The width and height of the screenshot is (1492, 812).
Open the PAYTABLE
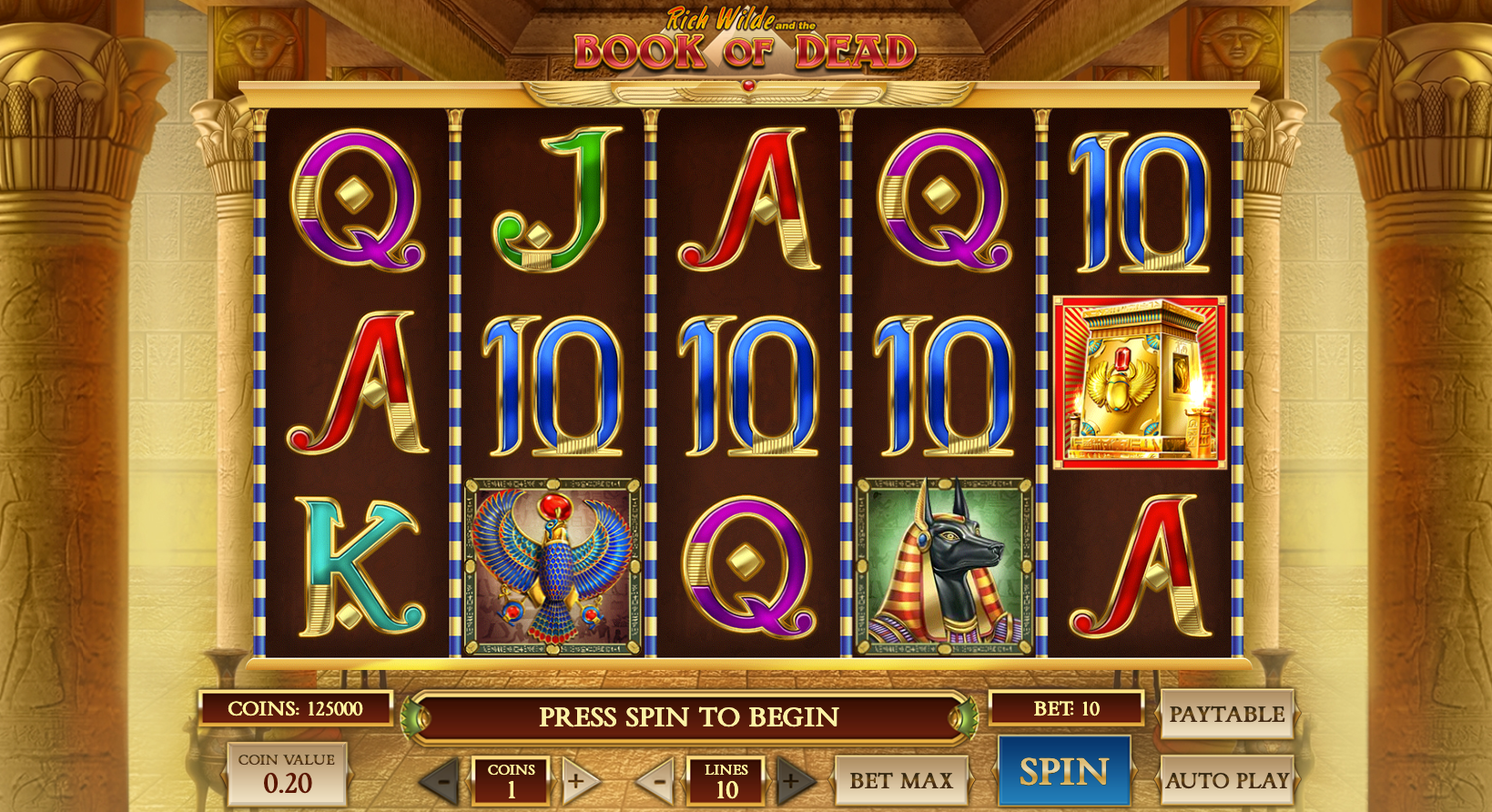point(1229,715)
